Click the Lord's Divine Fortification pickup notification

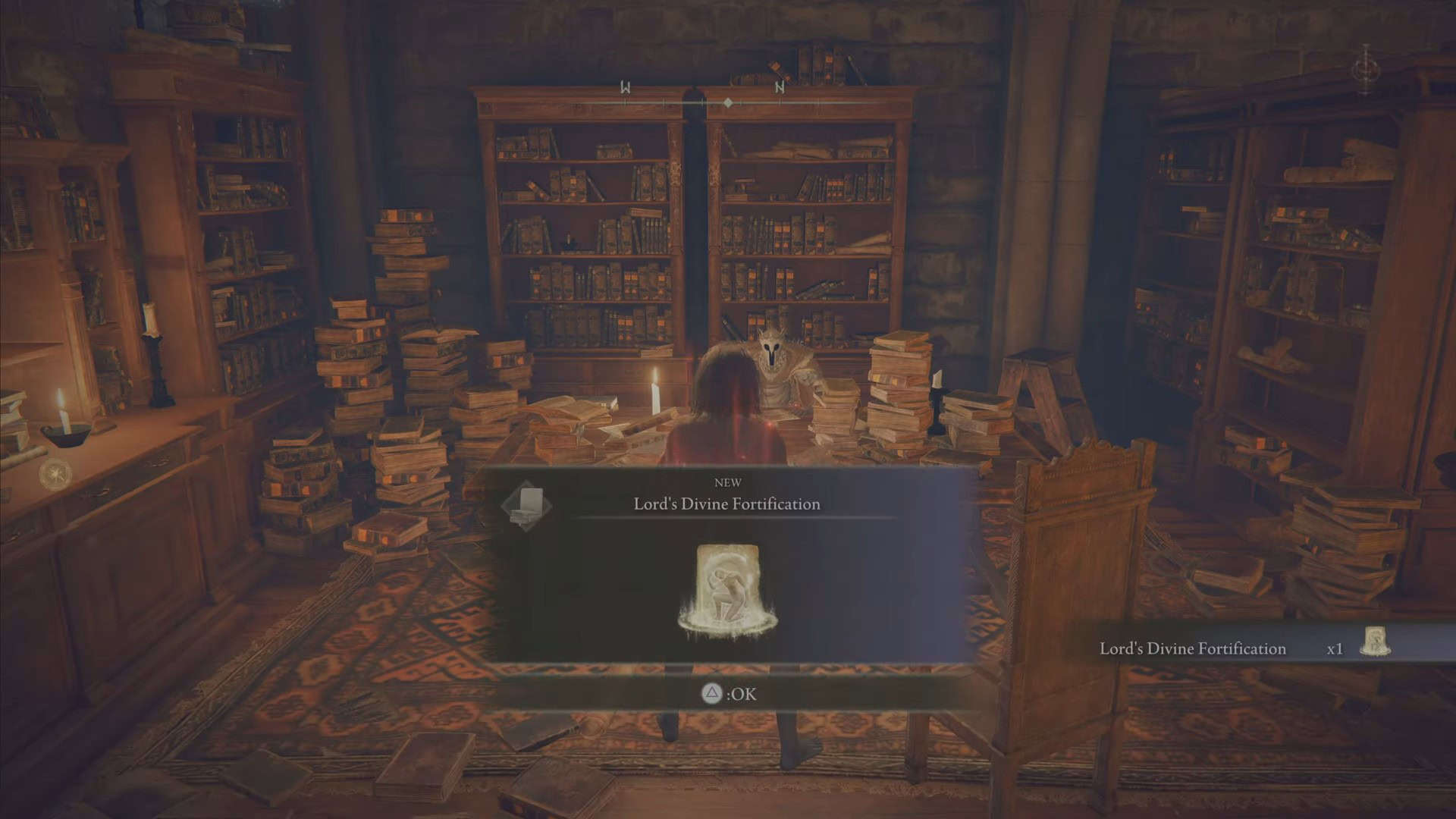[1244, 648]
